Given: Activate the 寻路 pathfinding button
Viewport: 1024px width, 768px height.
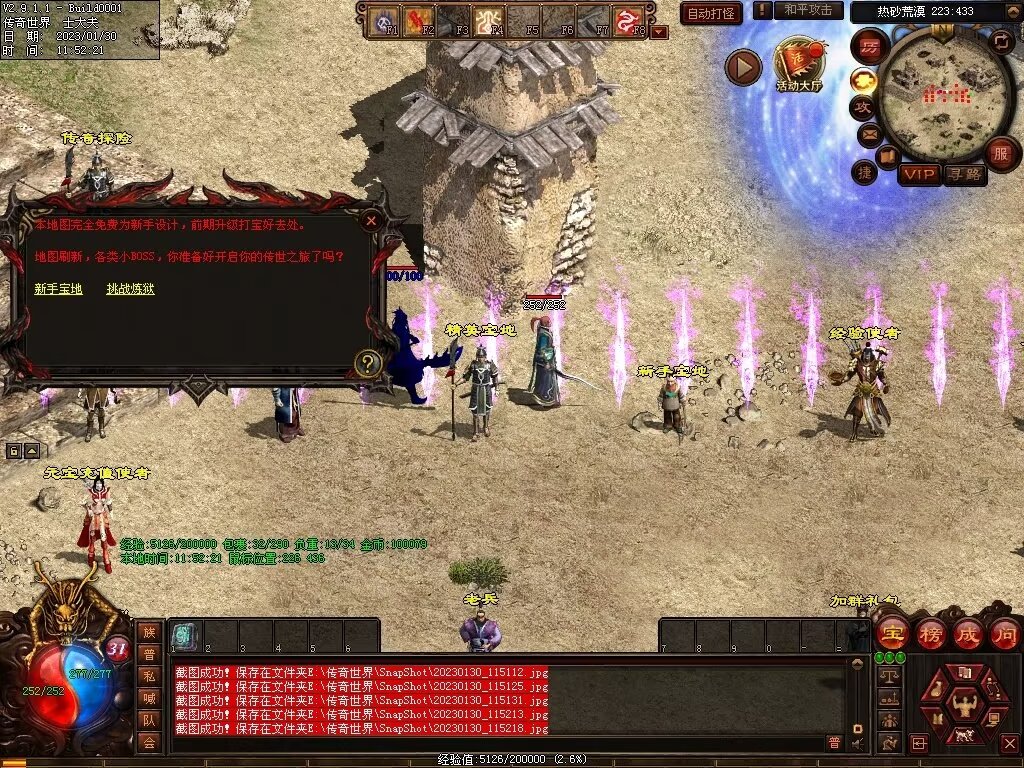Looking at the screenshot, I should tap(964, 175).
